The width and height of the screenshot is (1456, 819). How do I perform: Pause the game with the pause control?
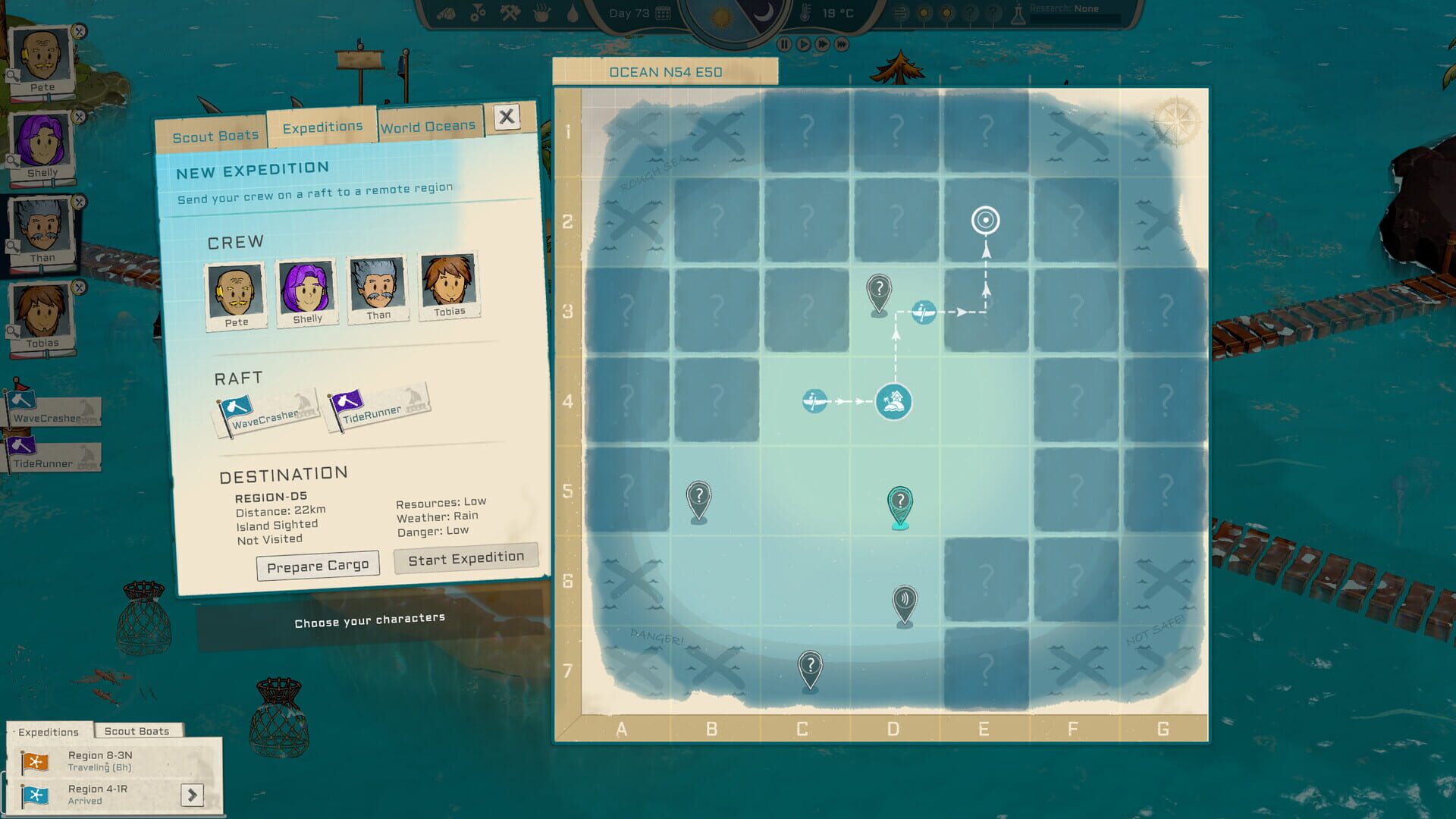coord(785,44)
